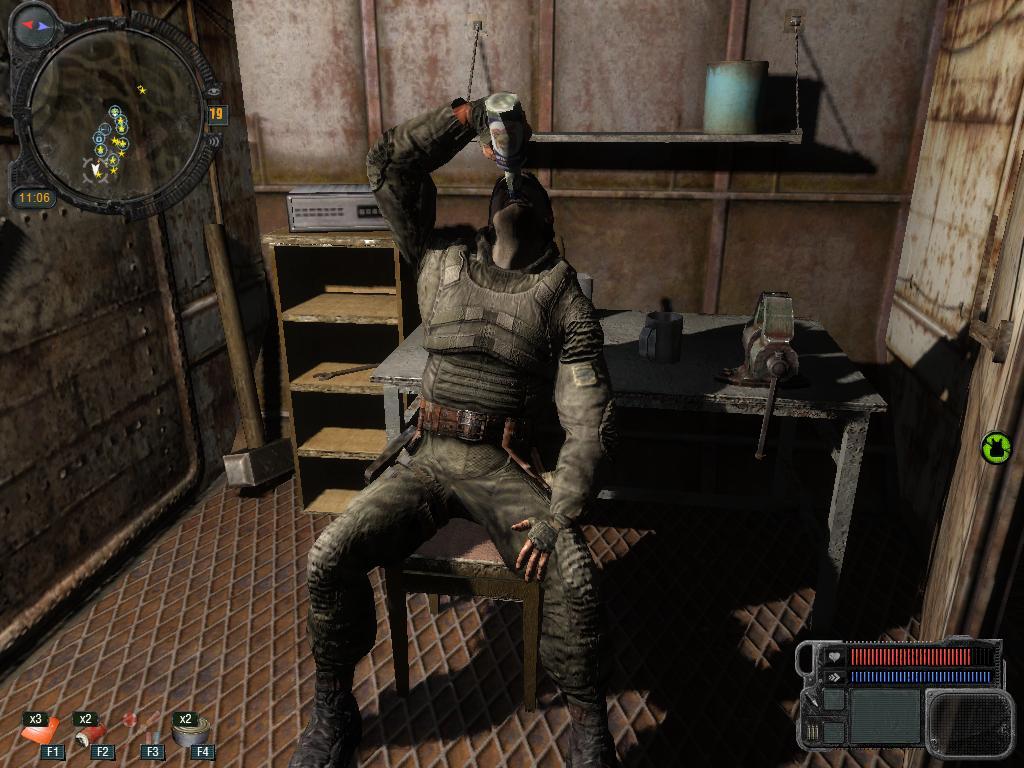Choose the canned food quick slot
This screenshot has width=1024, height=768.
click(187, 731)
